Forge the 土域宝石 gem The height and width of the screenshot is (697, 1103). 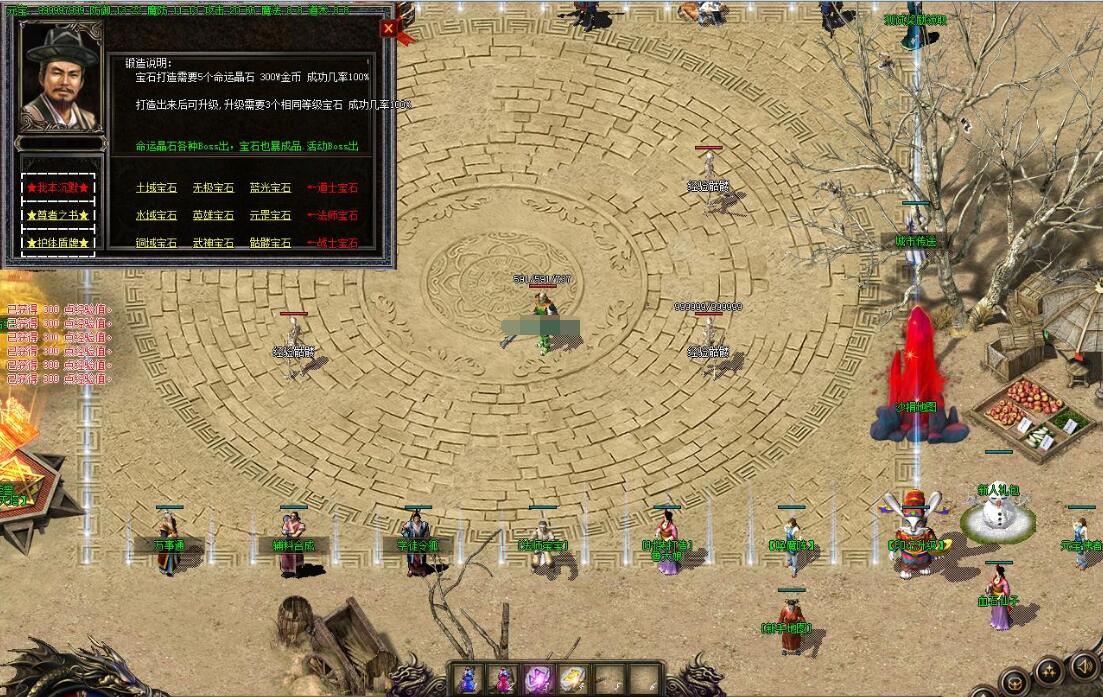click(x=156, y=187)
